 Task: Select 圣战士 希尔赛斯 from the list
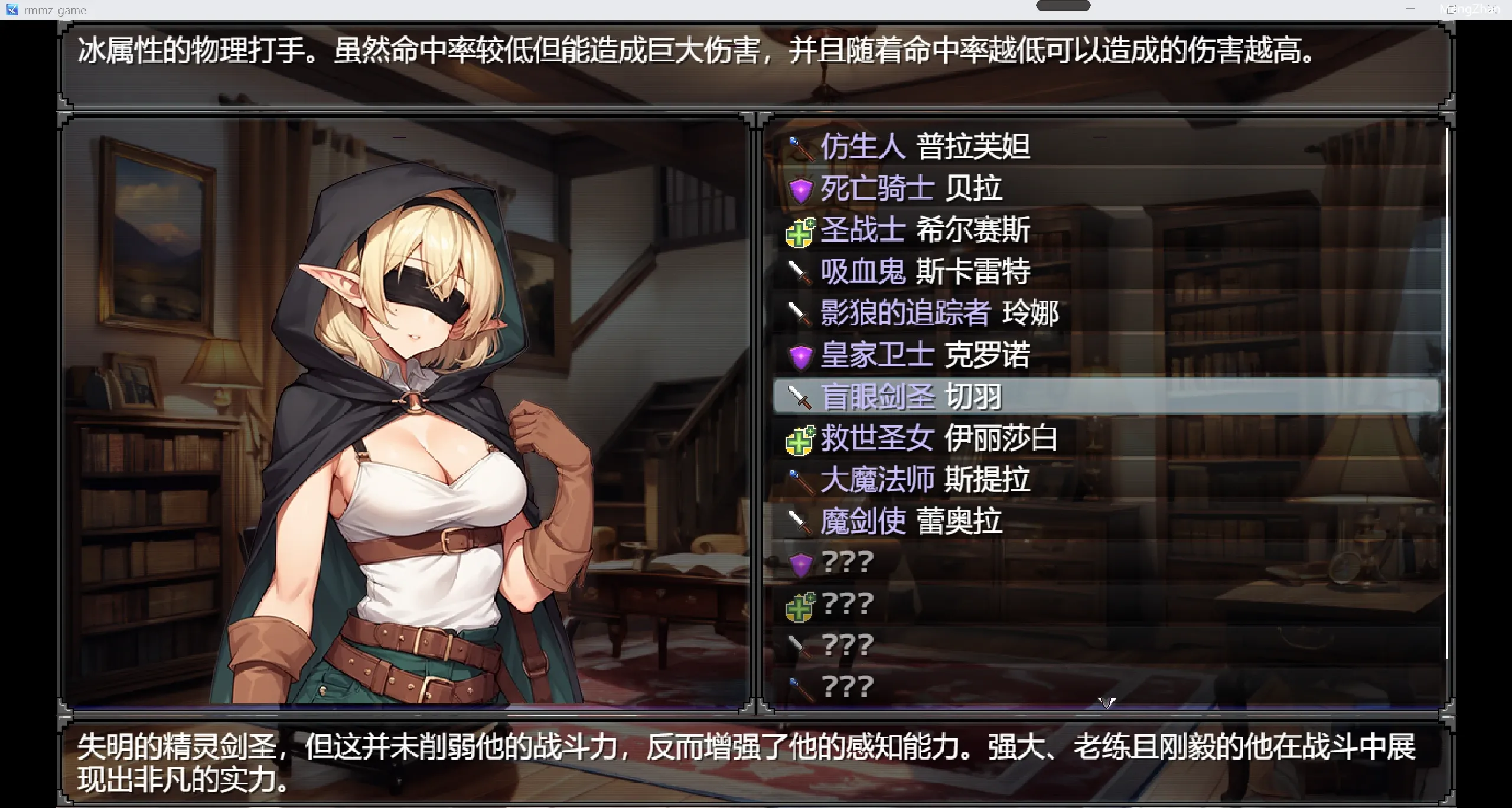pyautogui.click(x=925, y=230)
